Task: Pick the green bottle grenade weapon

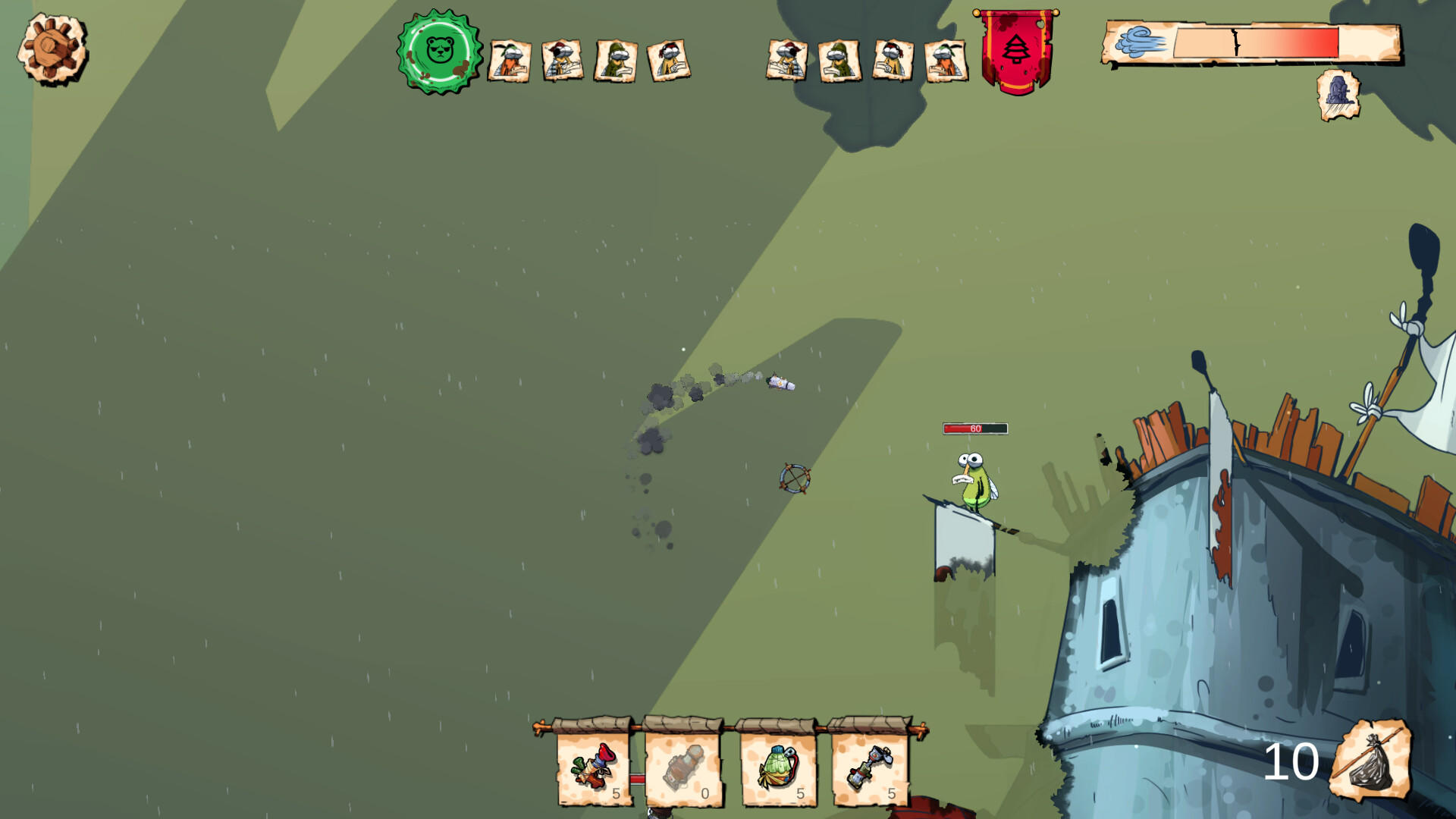Action: pos(778,767)
